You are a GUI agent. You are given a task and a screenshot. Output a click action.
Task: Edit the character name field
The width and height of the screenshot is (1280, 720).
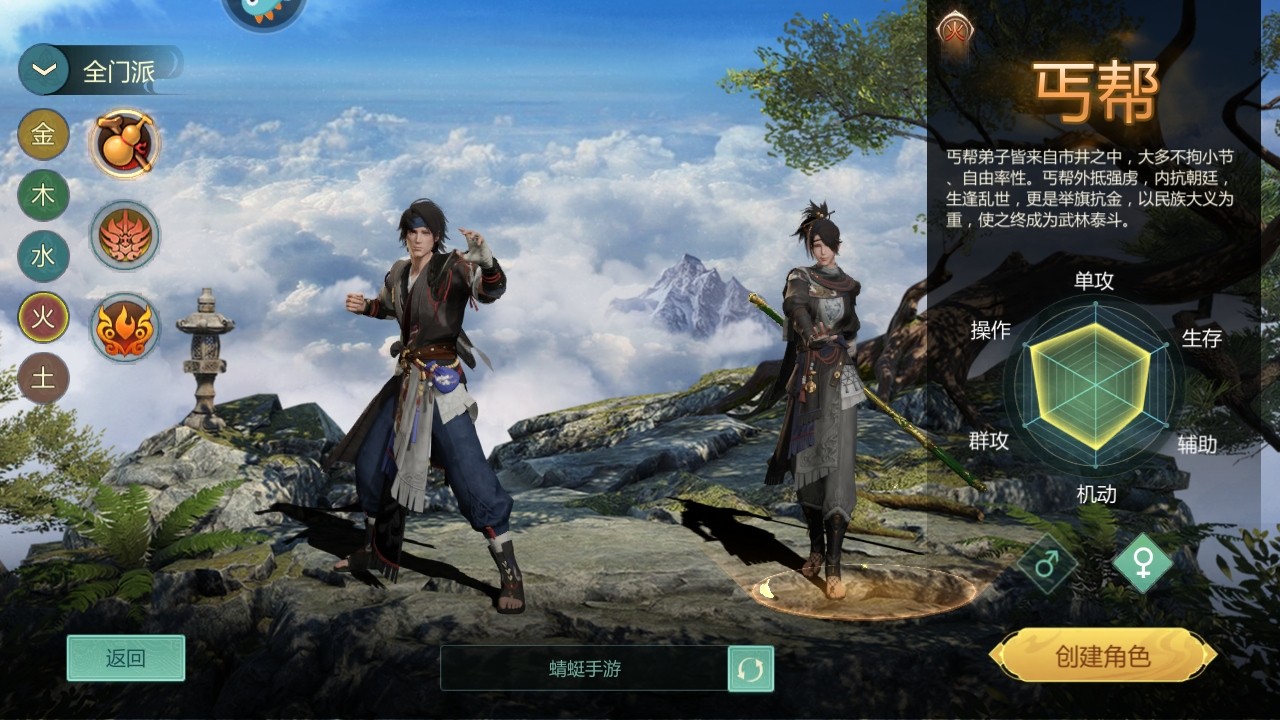point(584,669)
